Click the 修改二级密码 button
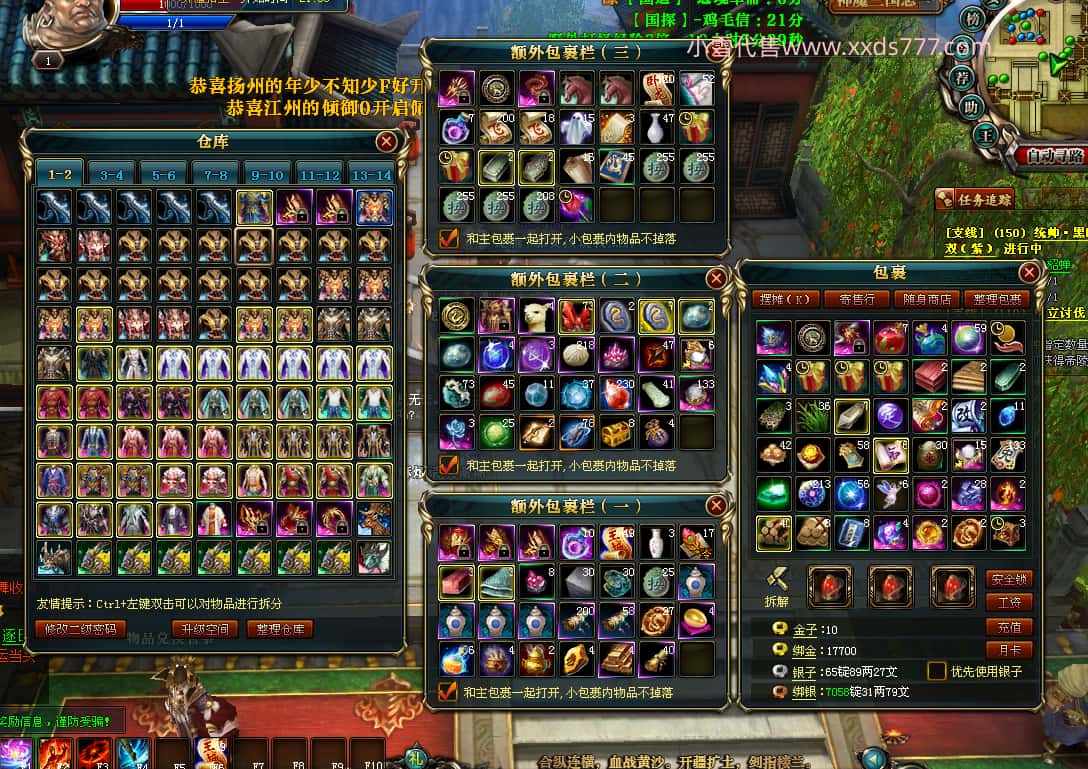The image size is (1088, 769). coord(80,629)
